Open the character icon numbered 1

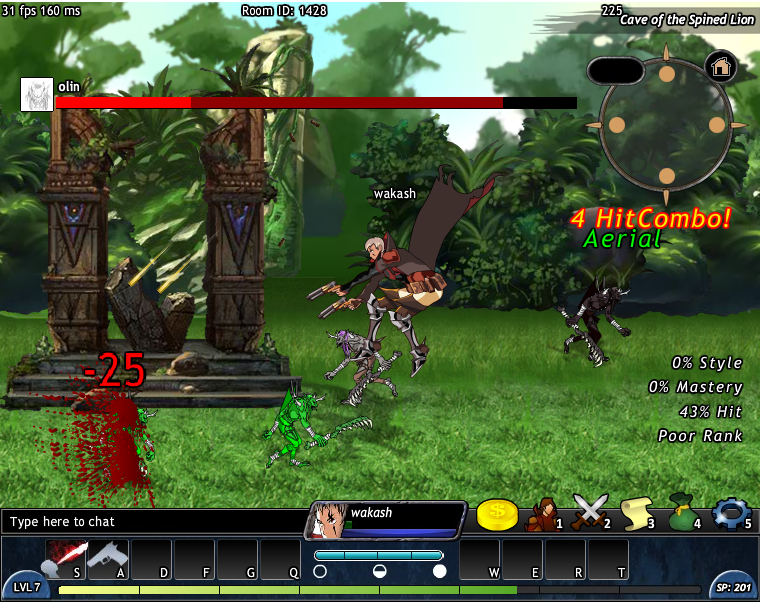pyautogui.click(x=544, y=513)
